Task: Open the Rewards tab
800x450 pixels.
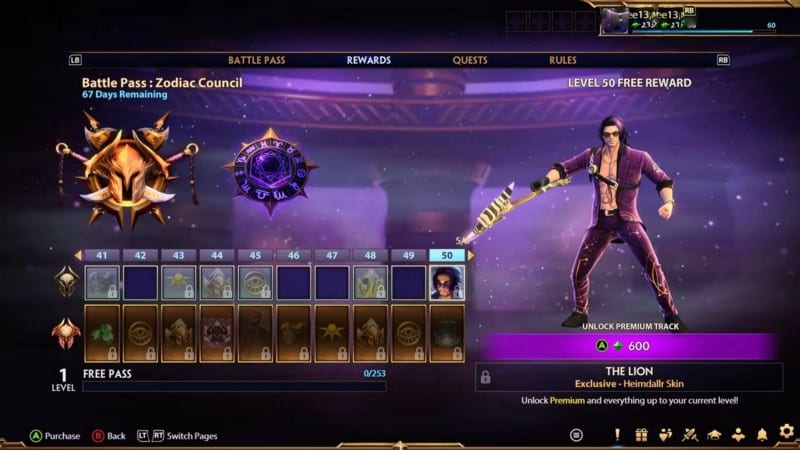Action: point(368,60)
